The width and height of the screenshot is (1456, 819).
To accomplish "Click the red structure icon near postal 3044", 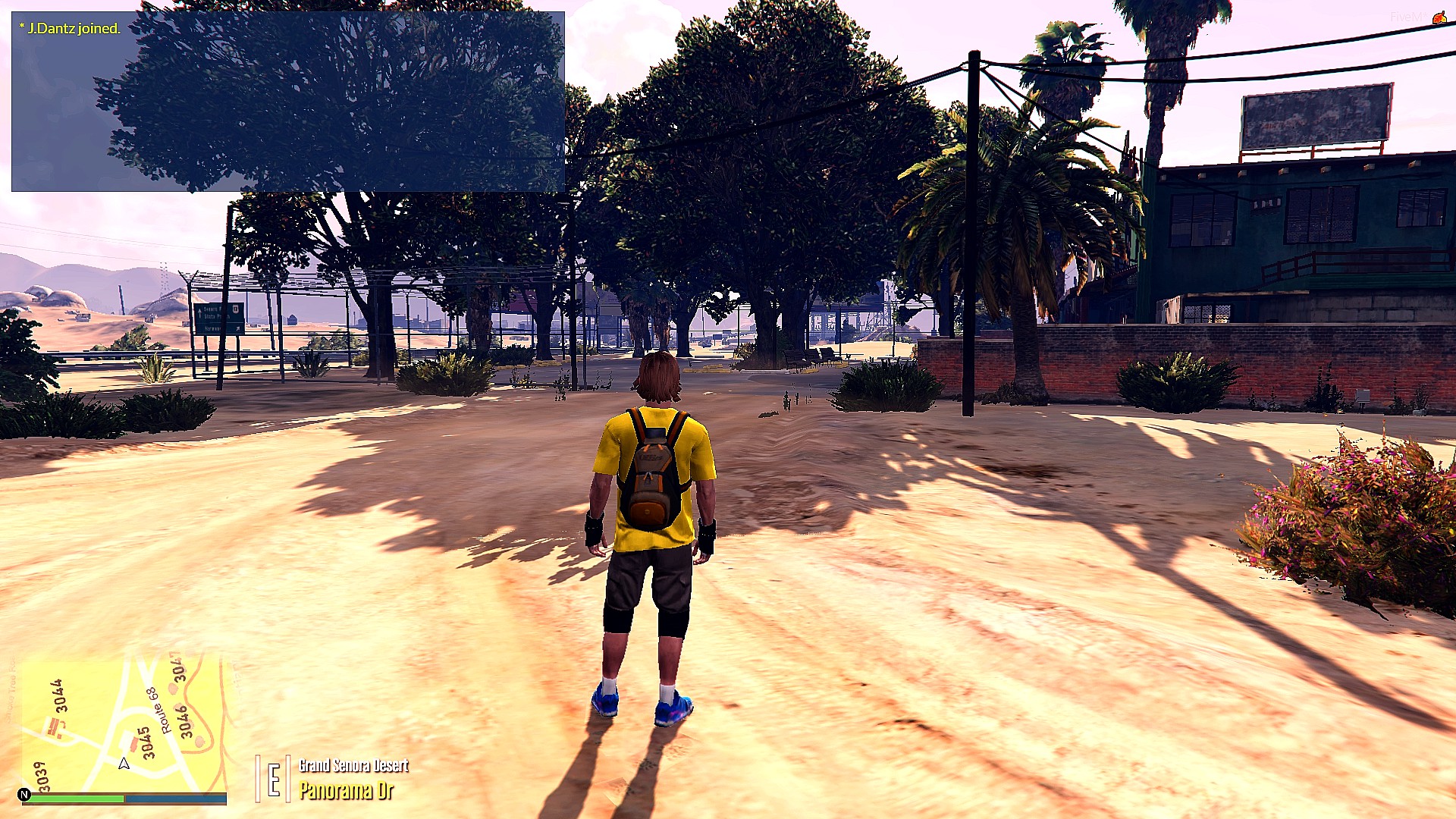I will (54, 725).
